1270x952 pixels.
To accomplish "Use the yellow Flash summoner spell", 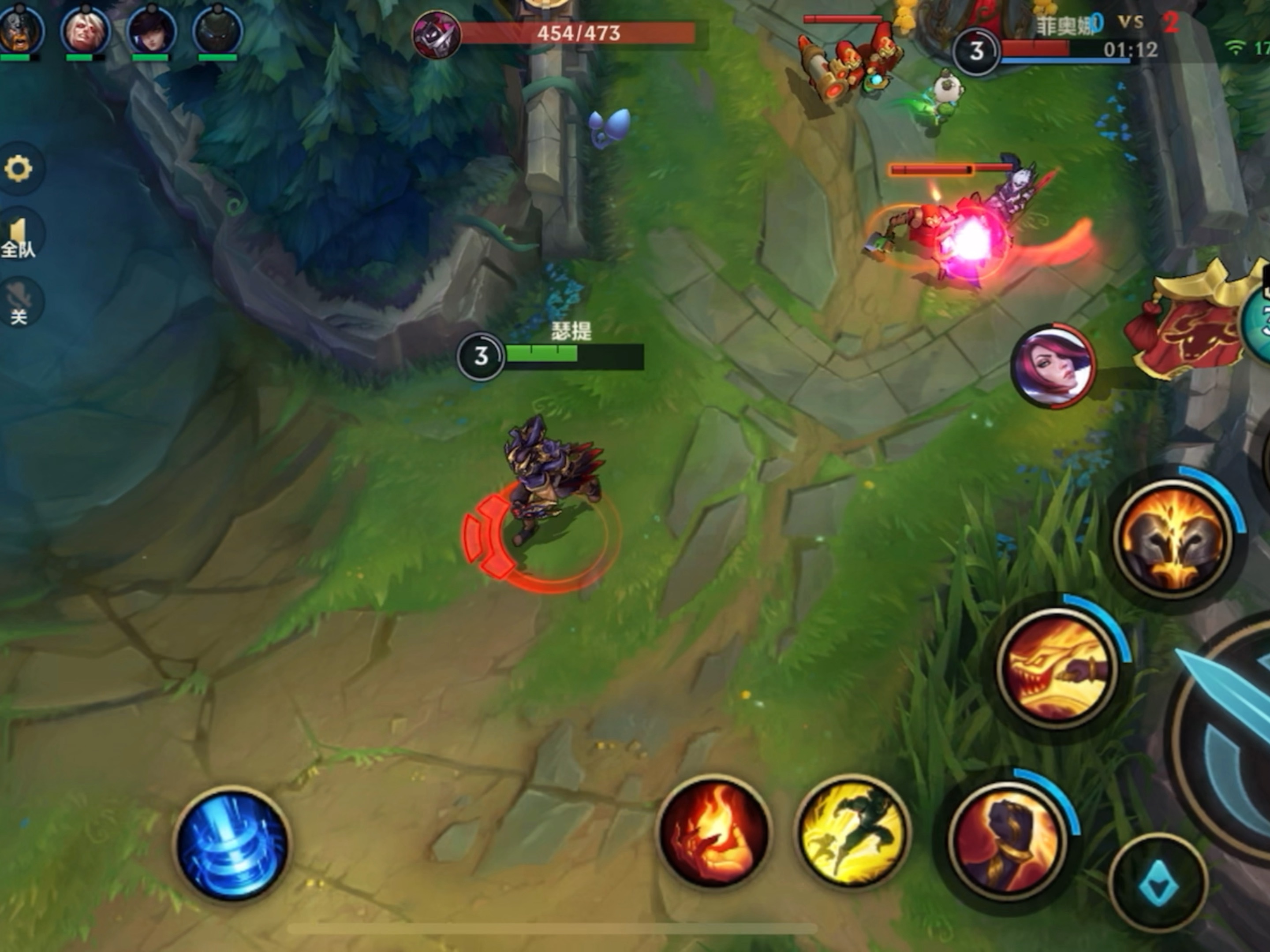I will point(854,833).
